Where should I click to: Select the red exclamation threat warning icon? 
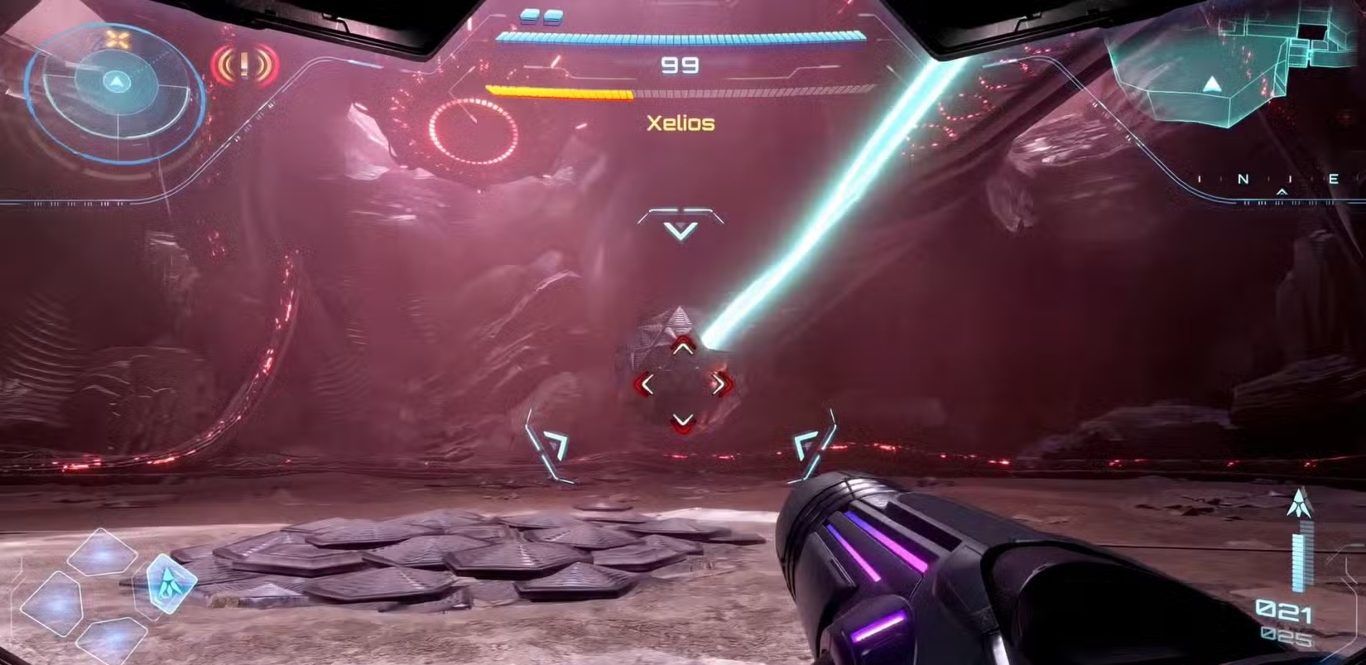[x=244, y=66]
